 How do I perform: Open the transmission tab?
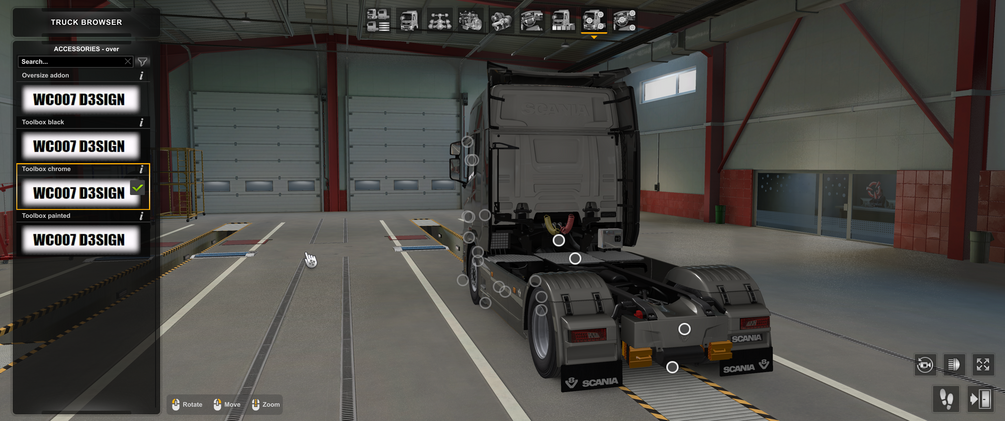[x=501, y=20]
